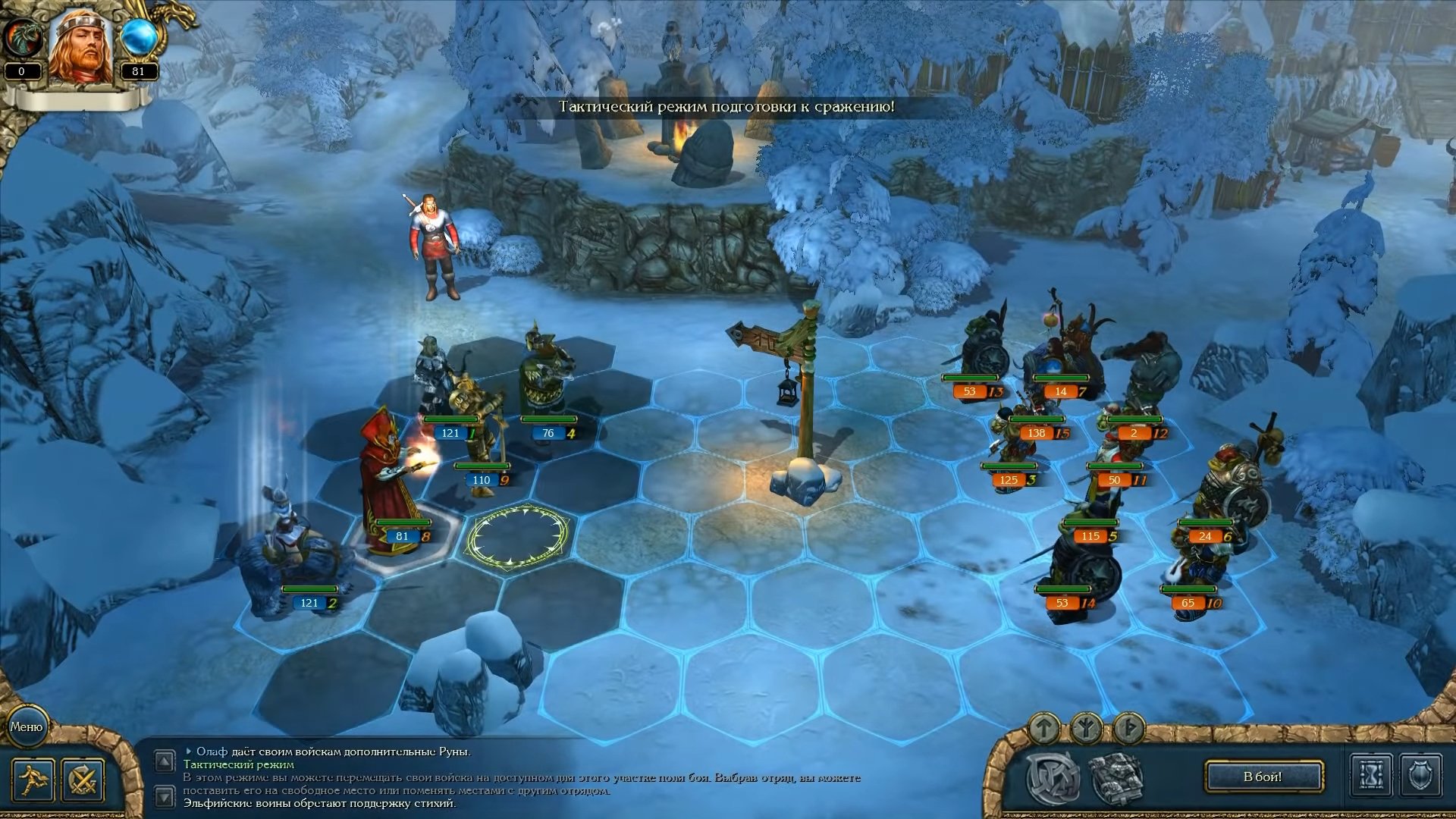Screen dimensions: 1456x819
Task: Select the hourglass wait button
Action: pyautogui.click(x=1371, y=777)
